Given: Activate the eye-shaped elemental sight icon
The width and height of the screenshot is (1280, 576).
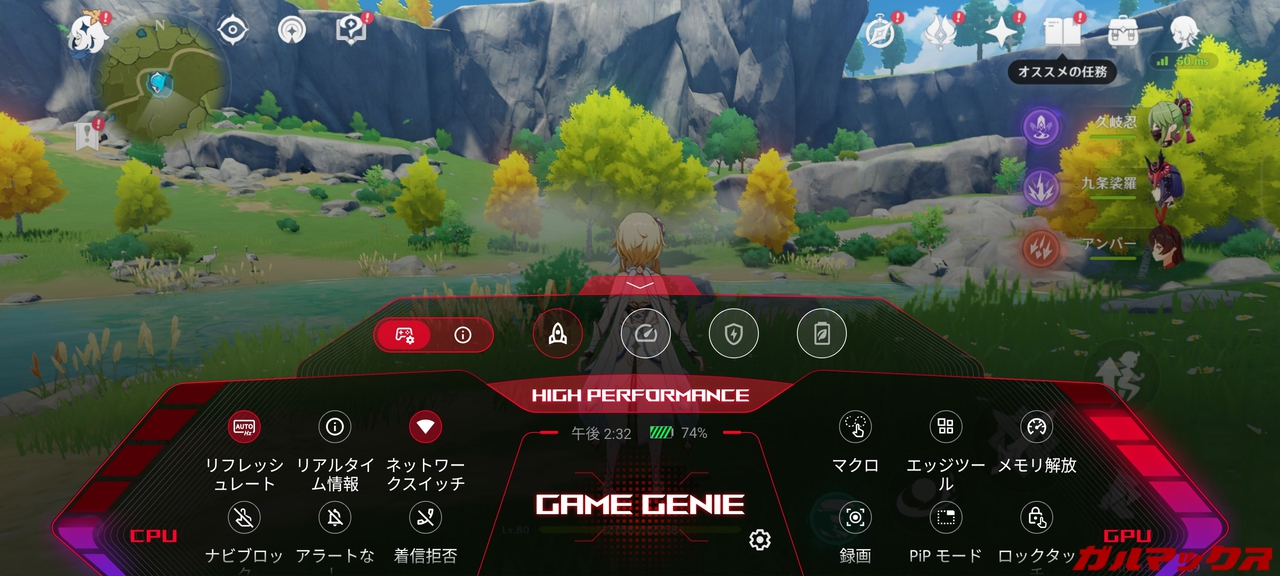Looking at the screenshot, I should (232, 29).
